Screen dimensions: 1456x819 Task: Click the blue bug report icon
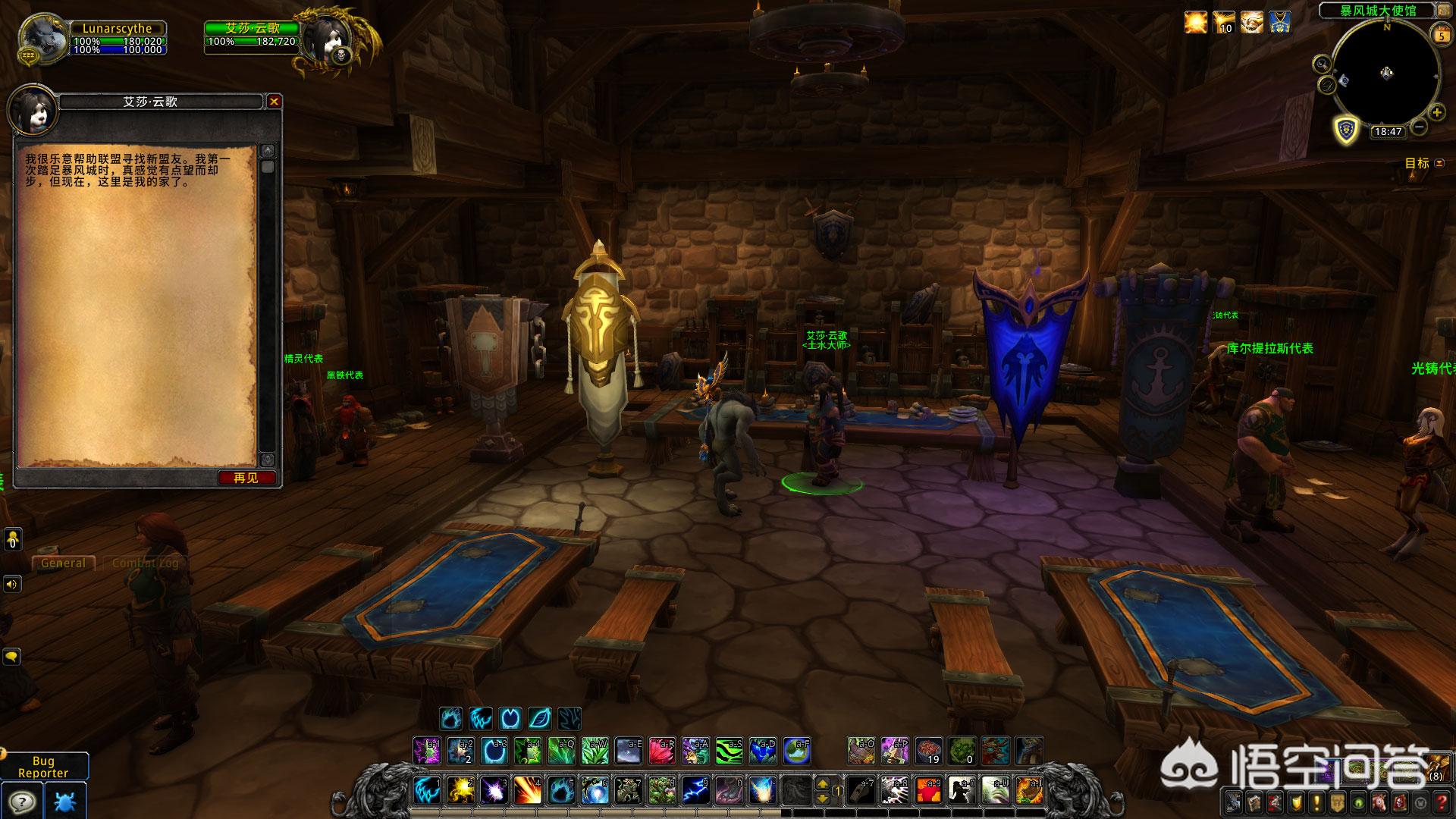coord(65,801)
